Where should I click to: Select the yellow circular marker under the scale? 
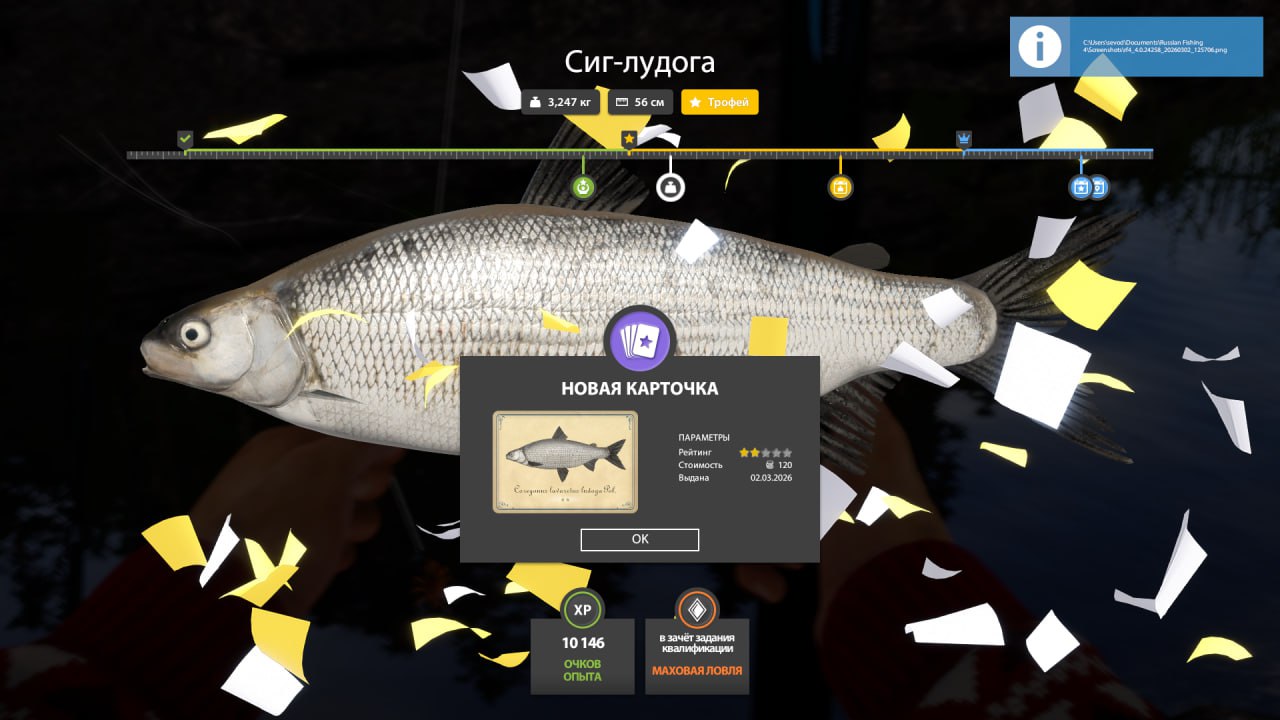[x=840, y=187]
